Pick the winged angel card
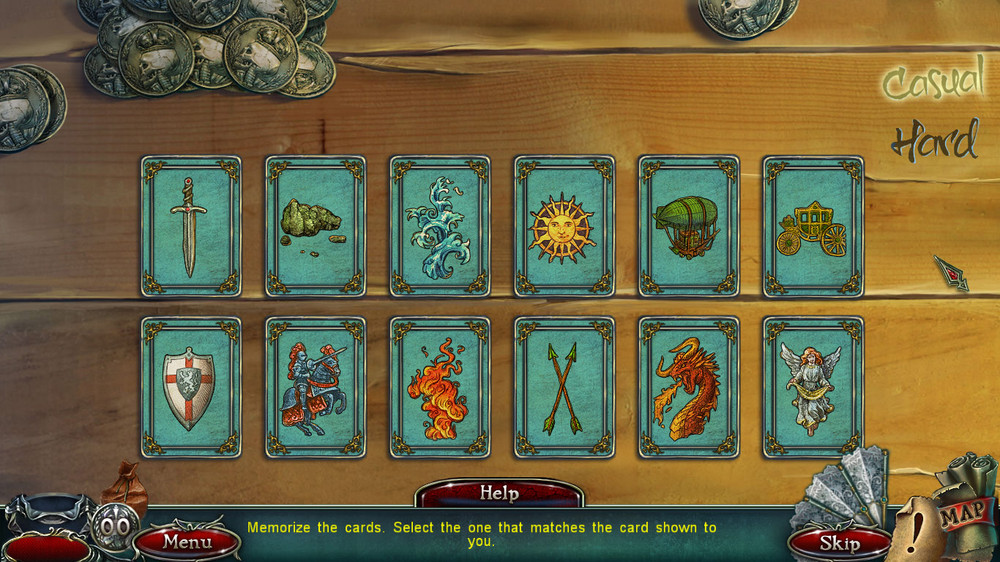1000x562 pixels. click(x=812, y=387)
